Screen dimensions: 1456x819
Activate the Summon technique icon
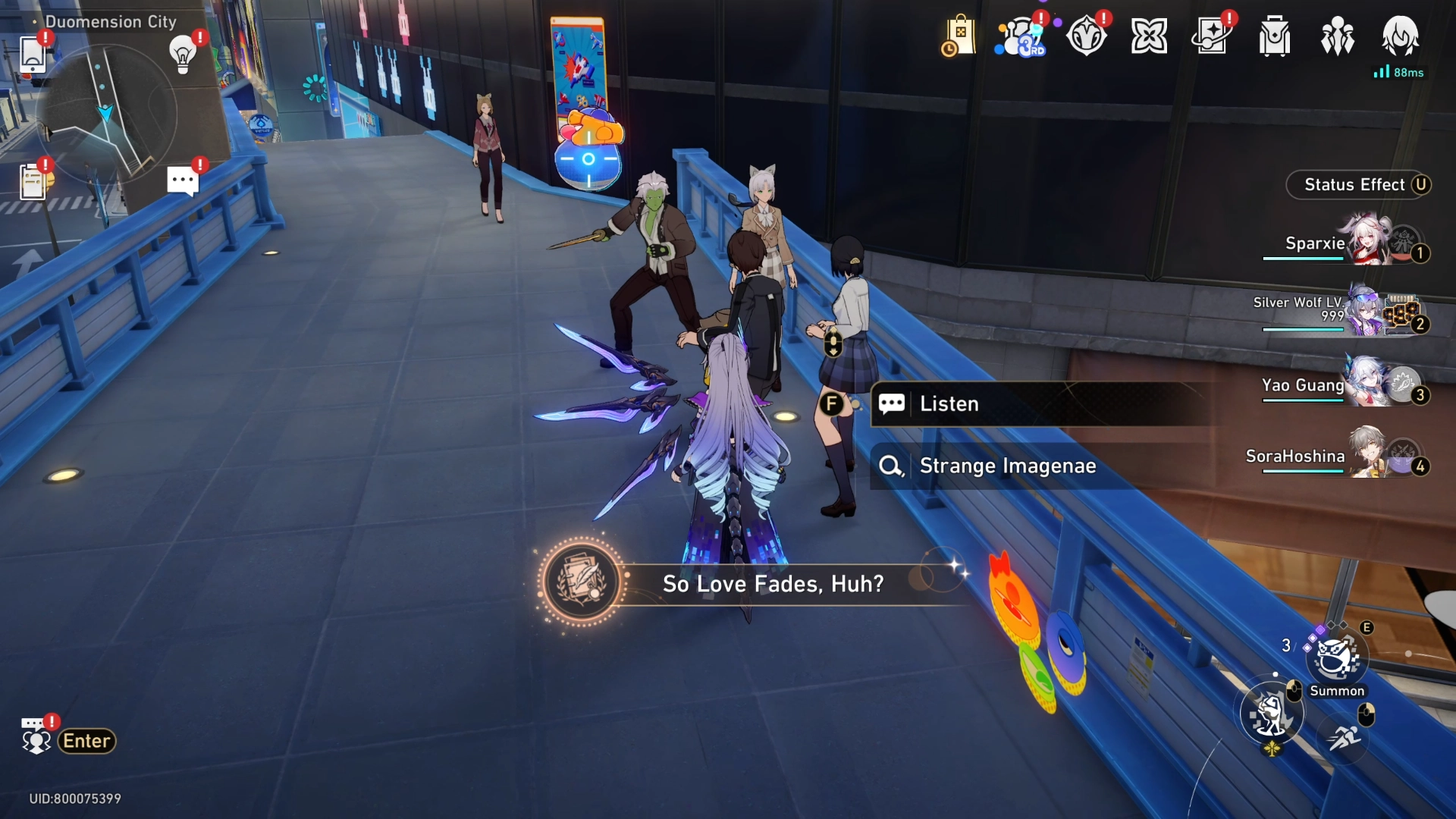tap(1335, 658)
